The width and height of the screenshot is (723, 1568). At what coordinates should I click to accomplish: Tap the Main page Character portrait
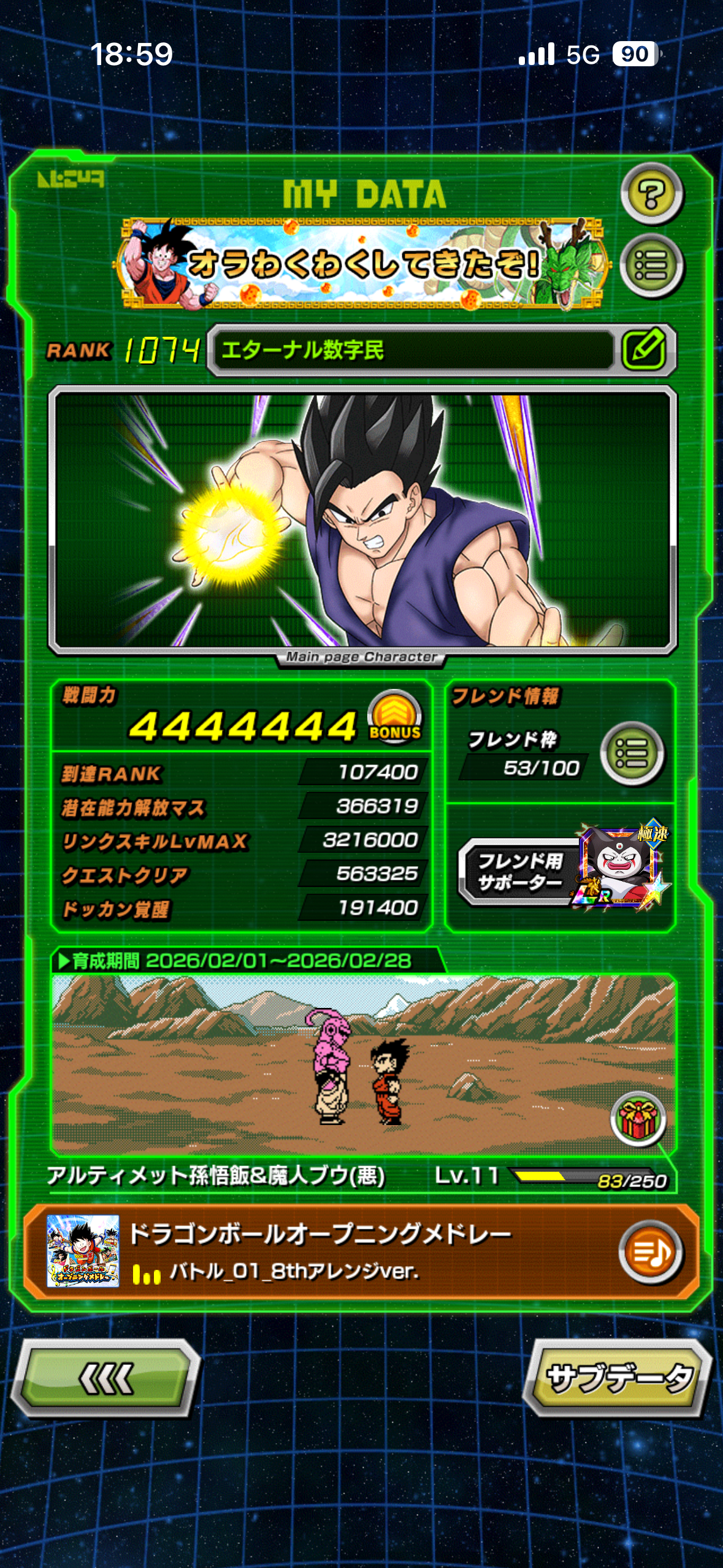[362, 521]
